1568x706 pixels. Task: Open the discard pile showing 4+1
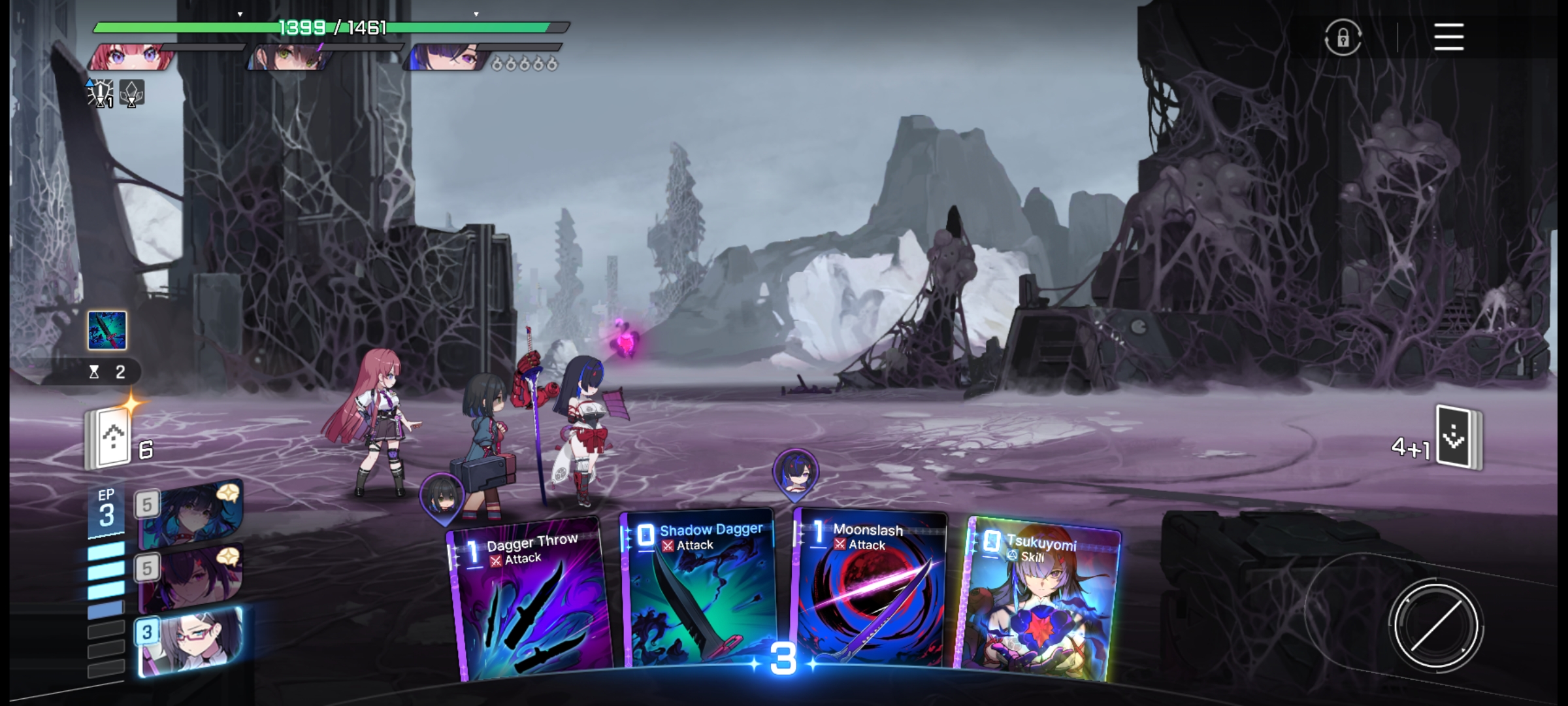[x=1458, y=438]
